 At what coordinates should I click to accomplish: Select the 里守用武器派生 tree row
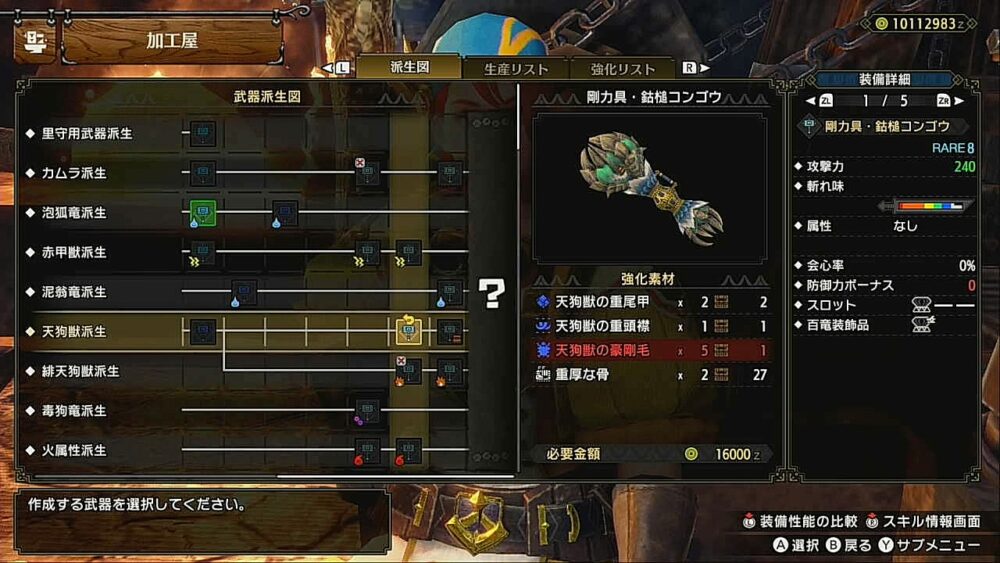pos(87,133)
